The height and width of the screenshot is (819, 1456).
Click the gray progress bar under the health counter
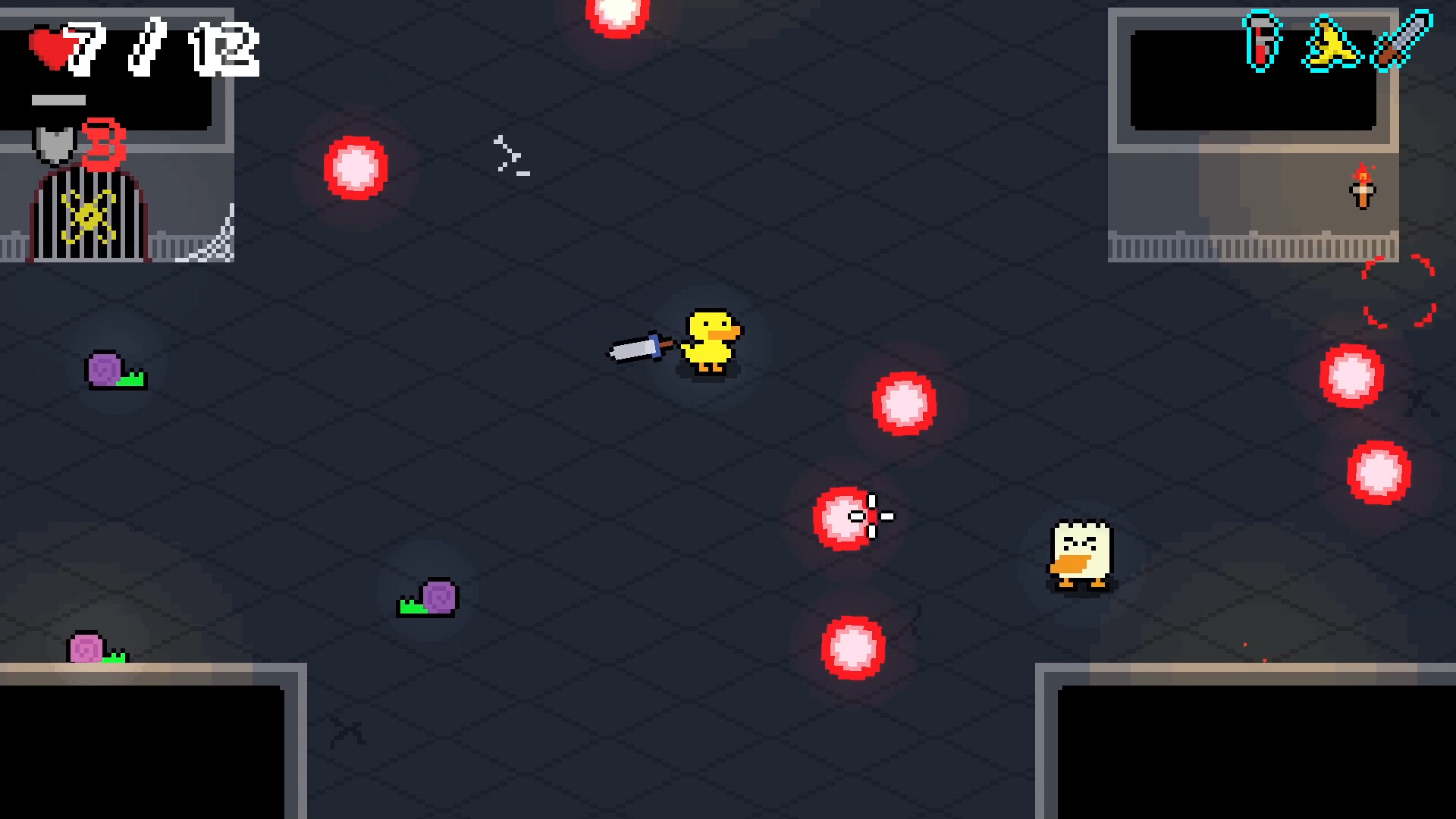click(x=58, y=99)
